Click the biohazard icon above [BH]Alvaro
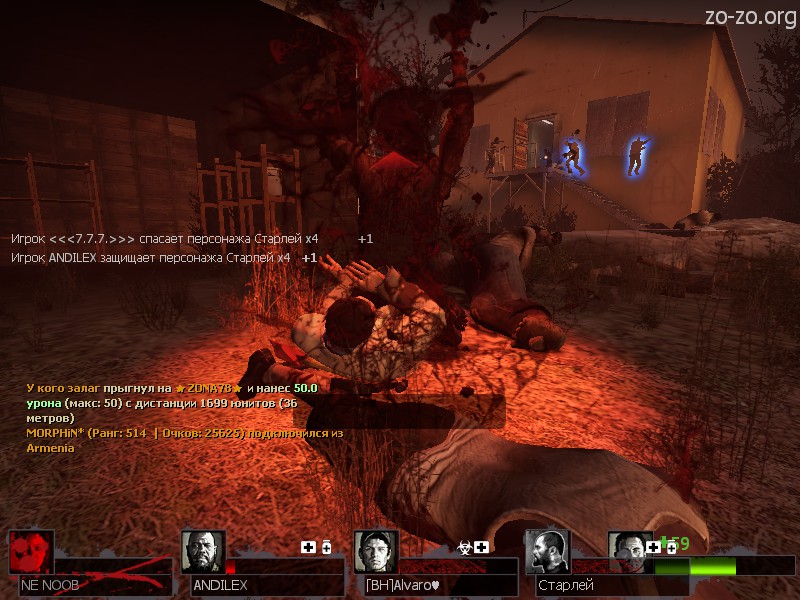 tap(465, 547)
